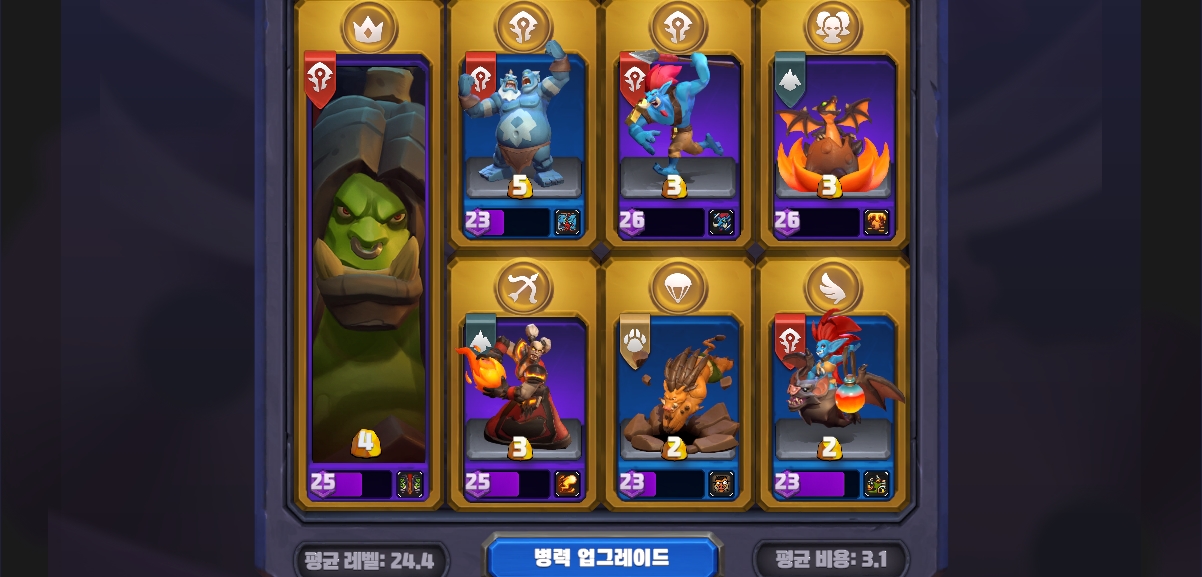This screenshot has width=1202, height=577.
Task: Select the spear-throwing troll card
Action: click(x=678, y=130)
